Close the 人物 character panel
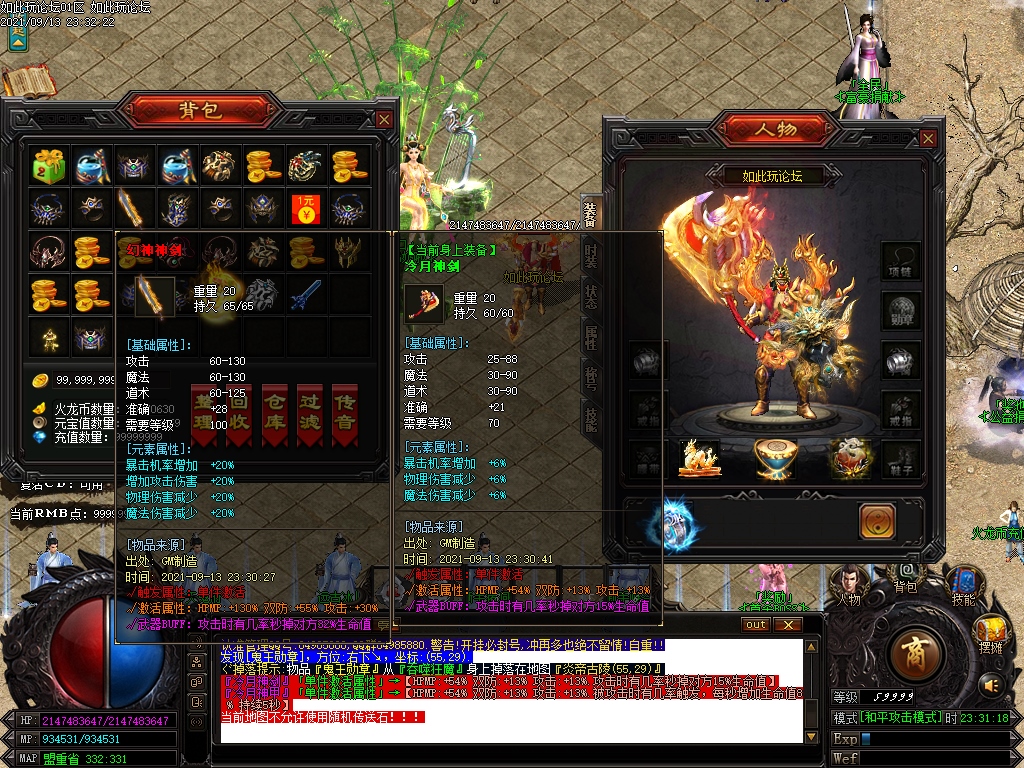 pyautogui.click(x=929, y=139)
